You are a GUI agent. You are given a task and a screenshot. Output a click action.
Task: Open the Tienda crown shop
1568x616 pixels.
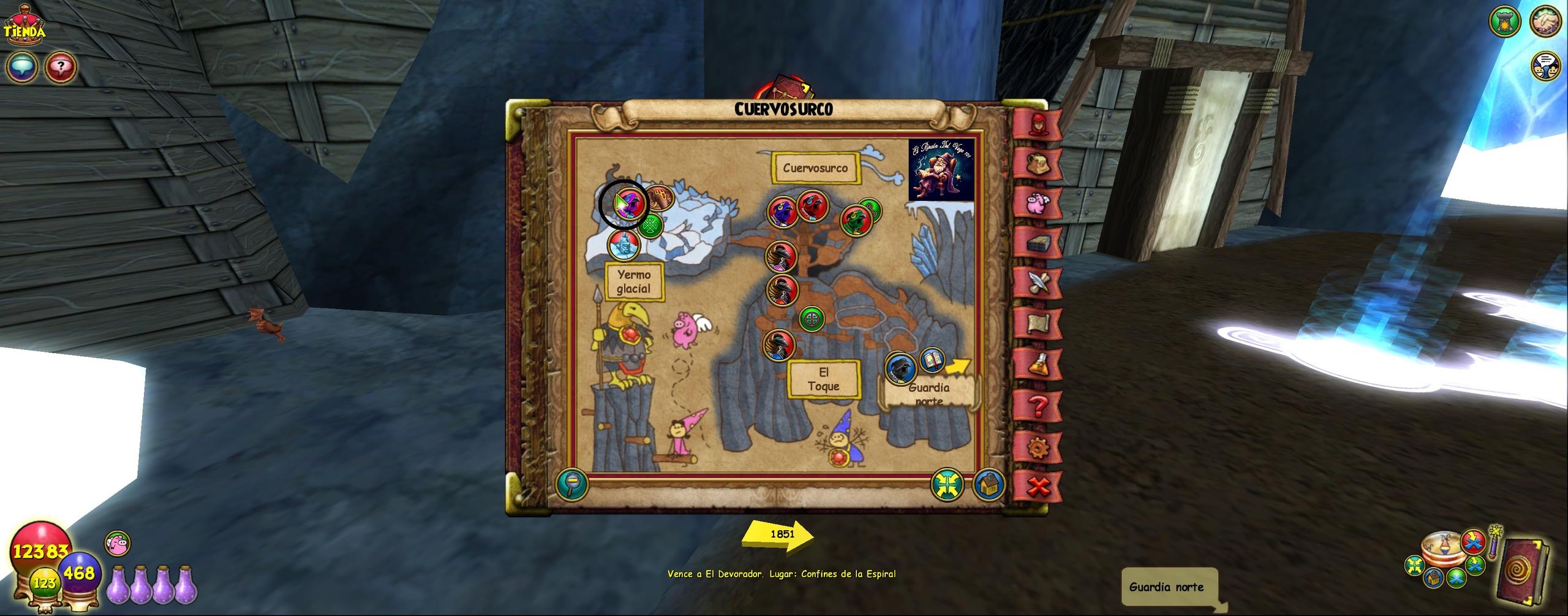24,29
